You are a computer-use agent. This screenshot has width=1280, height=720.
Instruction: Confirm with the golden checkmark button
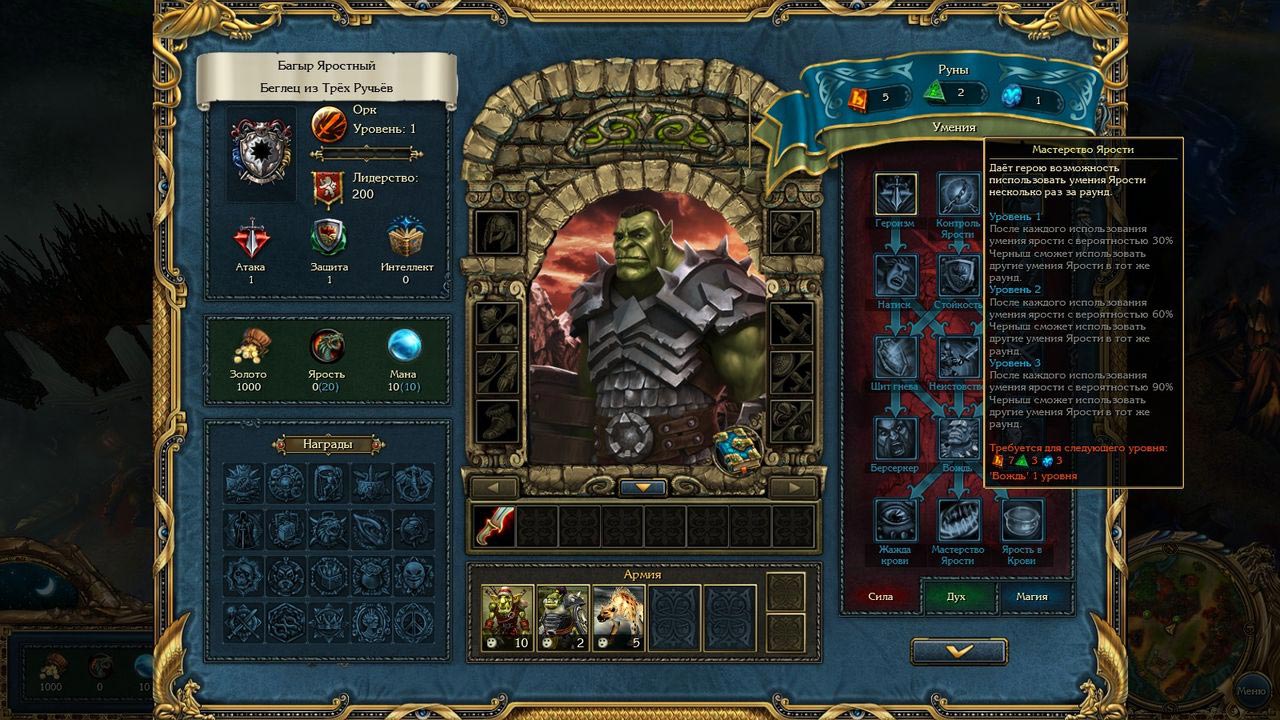pos(958,651)
